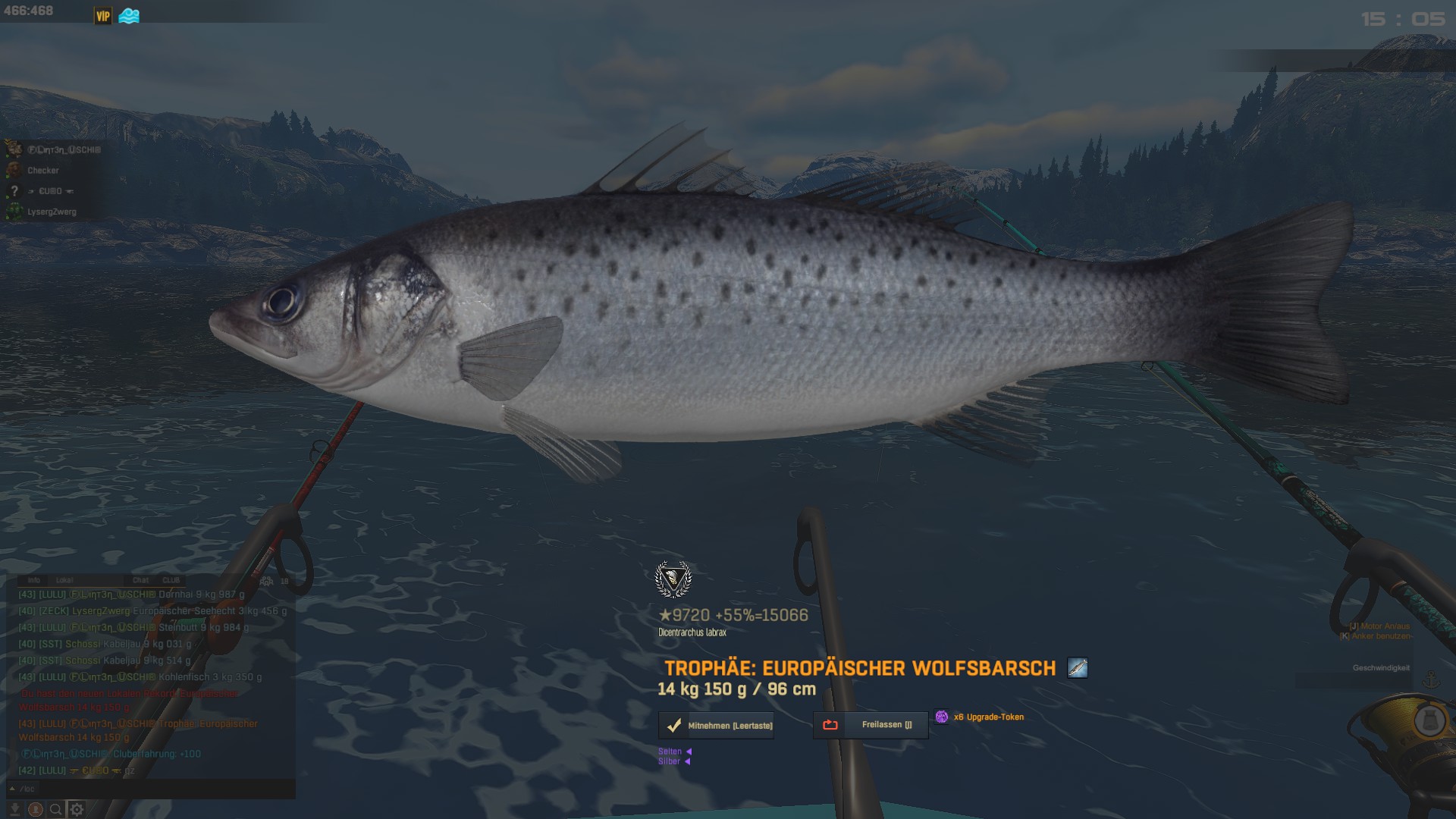Open the magnifying glass search icon
The image size is (1456, 819).
55,809
